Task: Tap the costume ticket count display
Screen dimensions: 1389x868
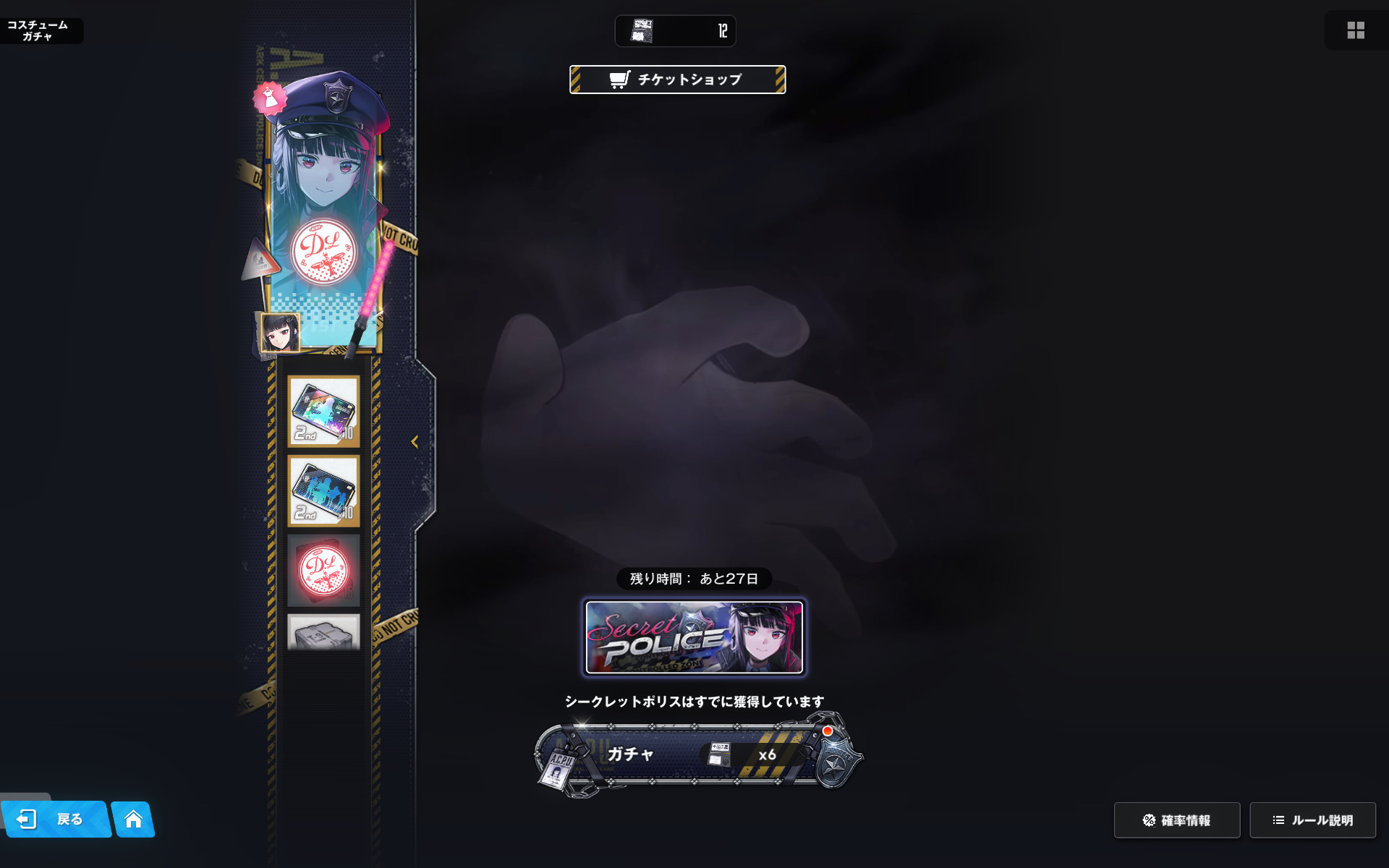Action: coord(675,31)
